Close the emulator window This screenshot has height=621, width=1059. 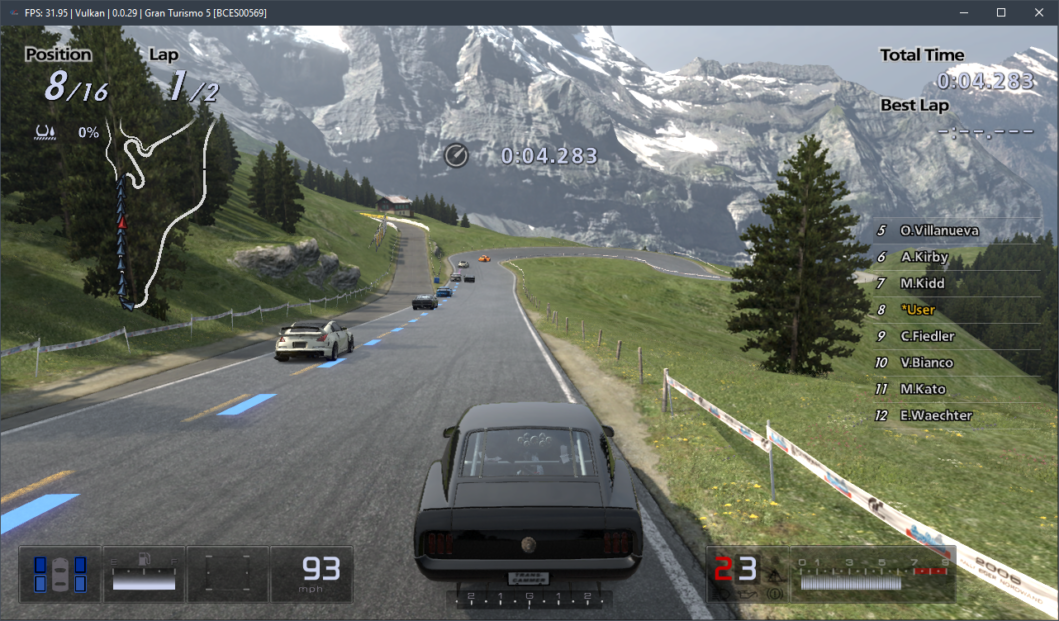[1039, 13]
